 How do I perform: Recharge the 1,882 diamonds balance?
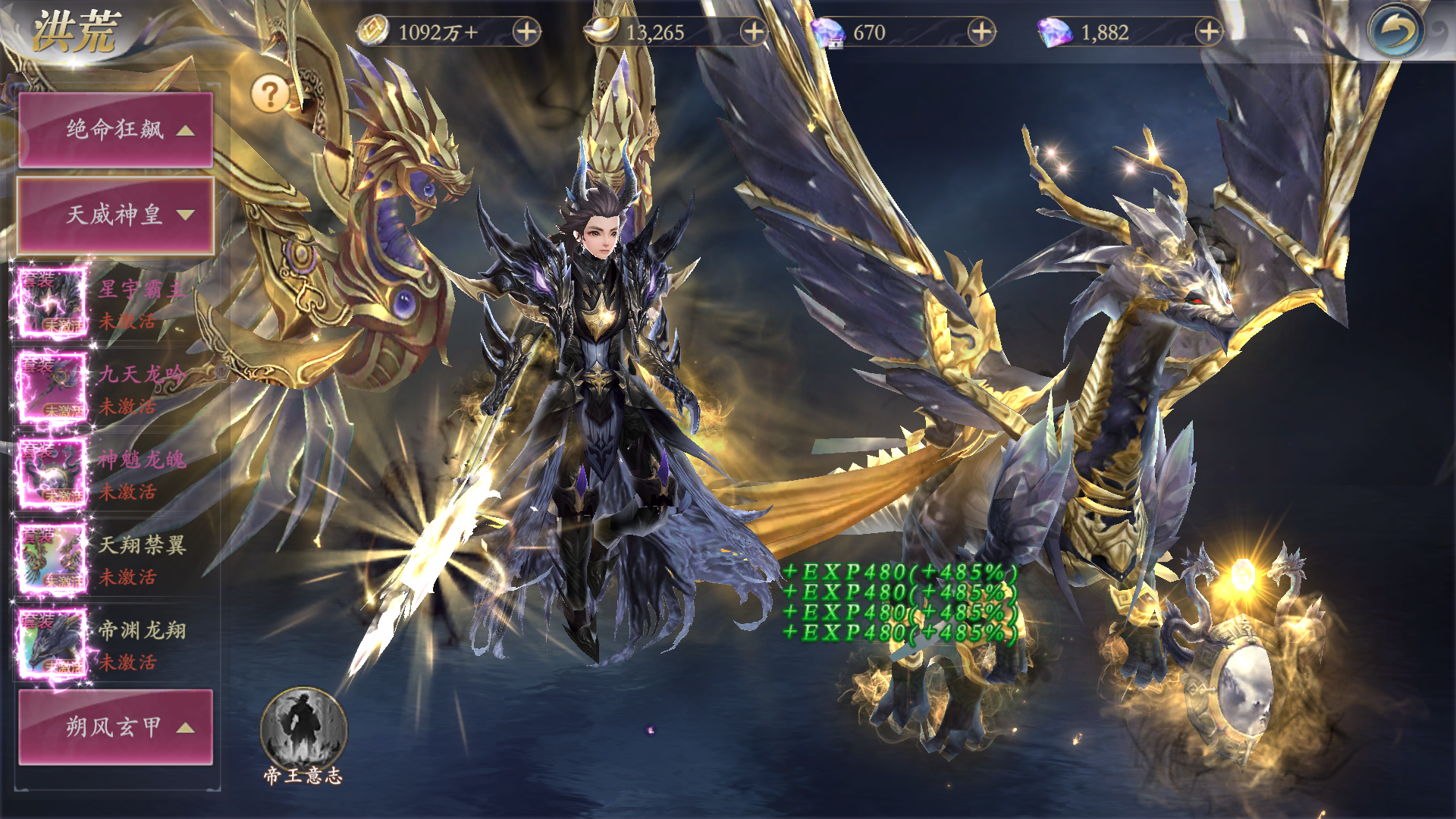[1209, 32]
